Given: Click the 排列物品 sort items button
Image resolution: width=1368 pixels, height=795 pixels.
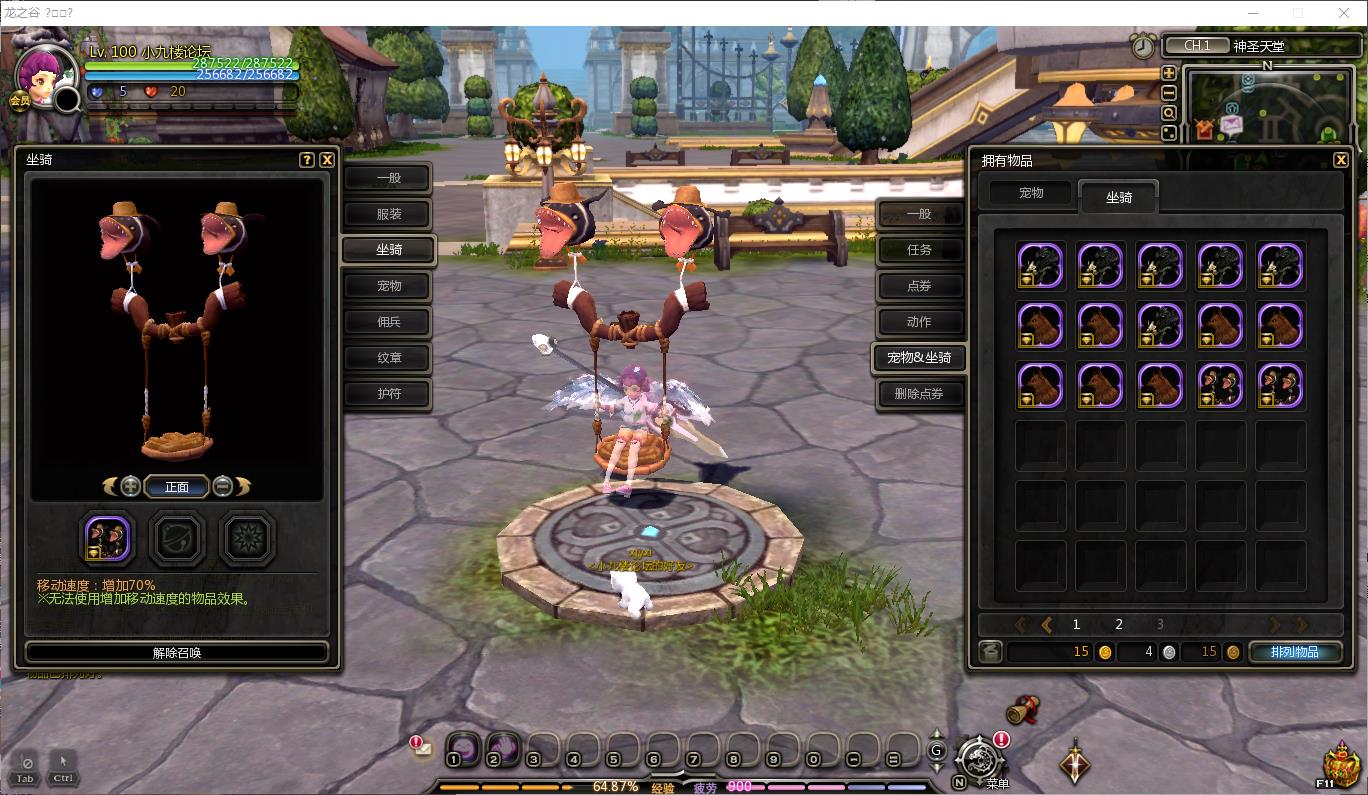Looking at the screenshot, I should pyautogui.click(x=1295, y=652).
